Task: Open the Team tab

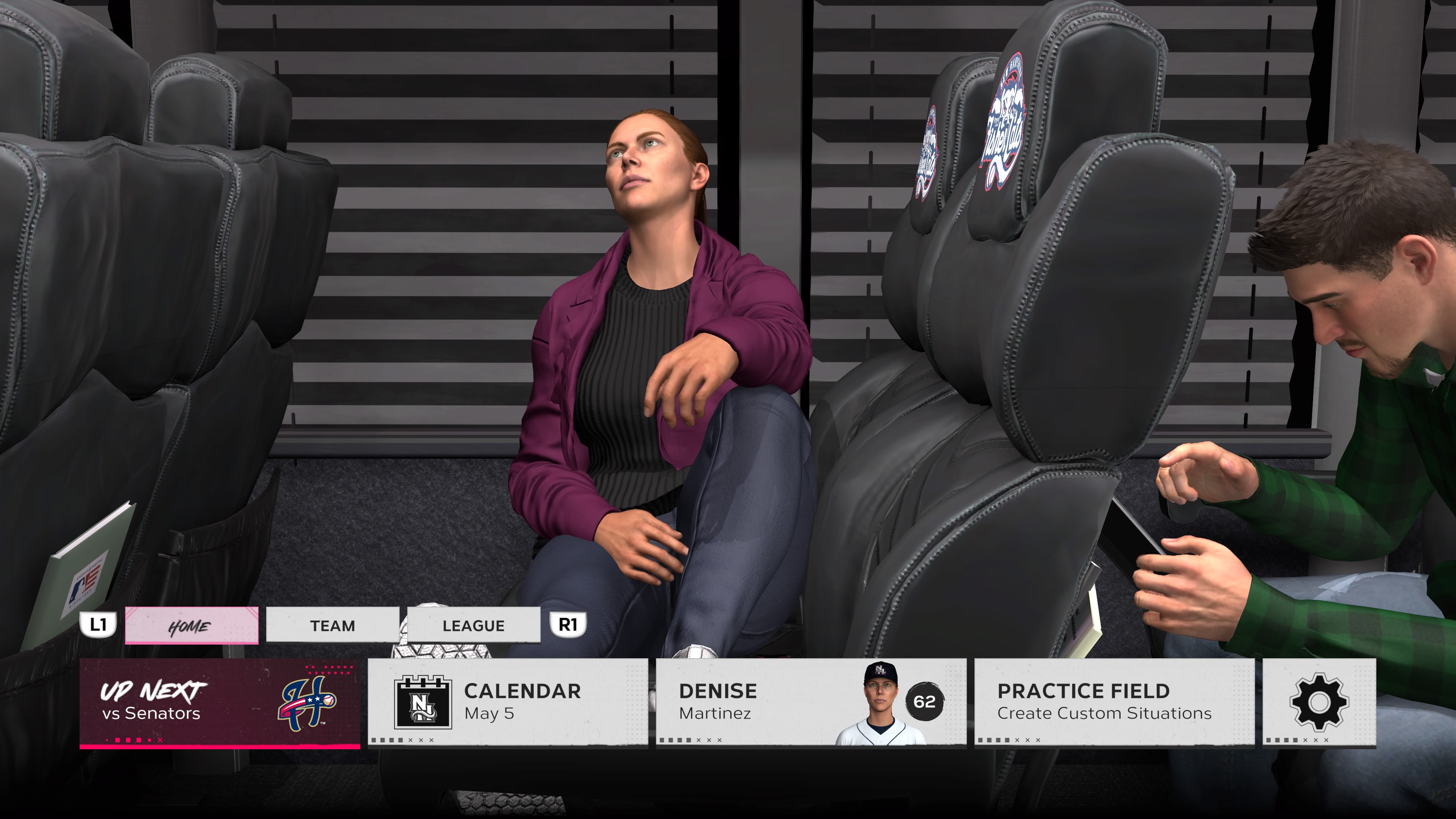Action: coord(333,625)
